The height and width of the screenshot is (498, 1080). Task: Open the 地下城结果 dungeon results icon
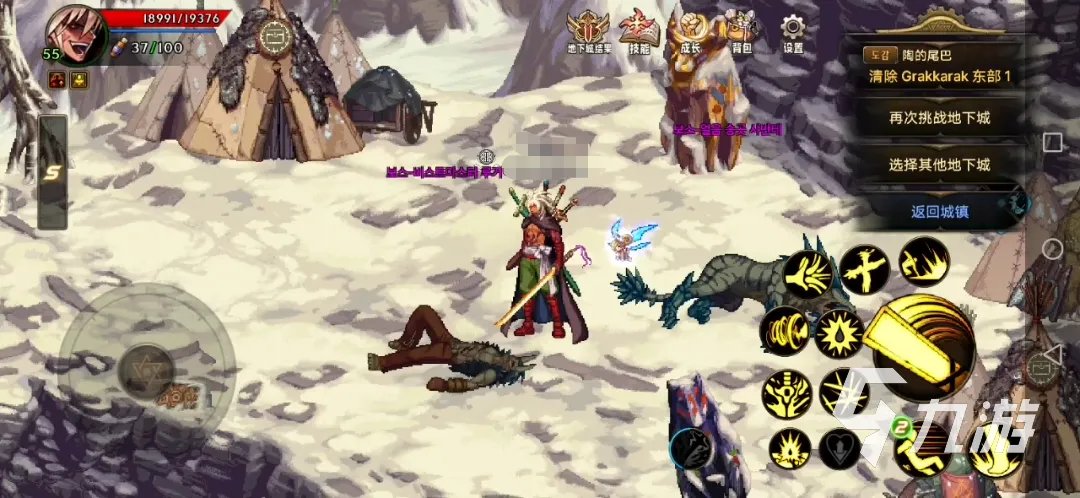point(584,32)
